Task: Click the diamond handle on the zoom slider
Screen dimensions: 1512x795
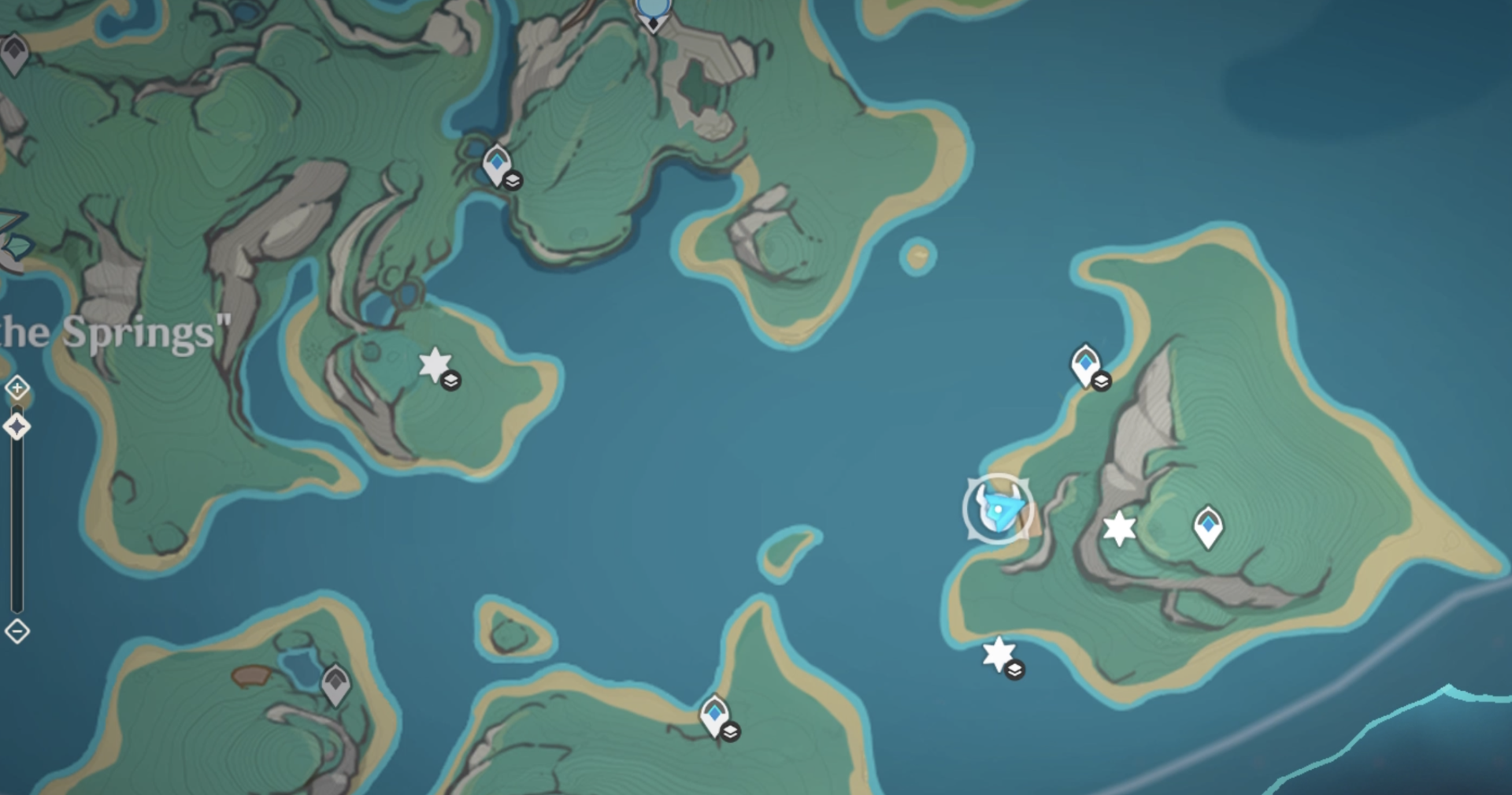Action: click(17, 426)
